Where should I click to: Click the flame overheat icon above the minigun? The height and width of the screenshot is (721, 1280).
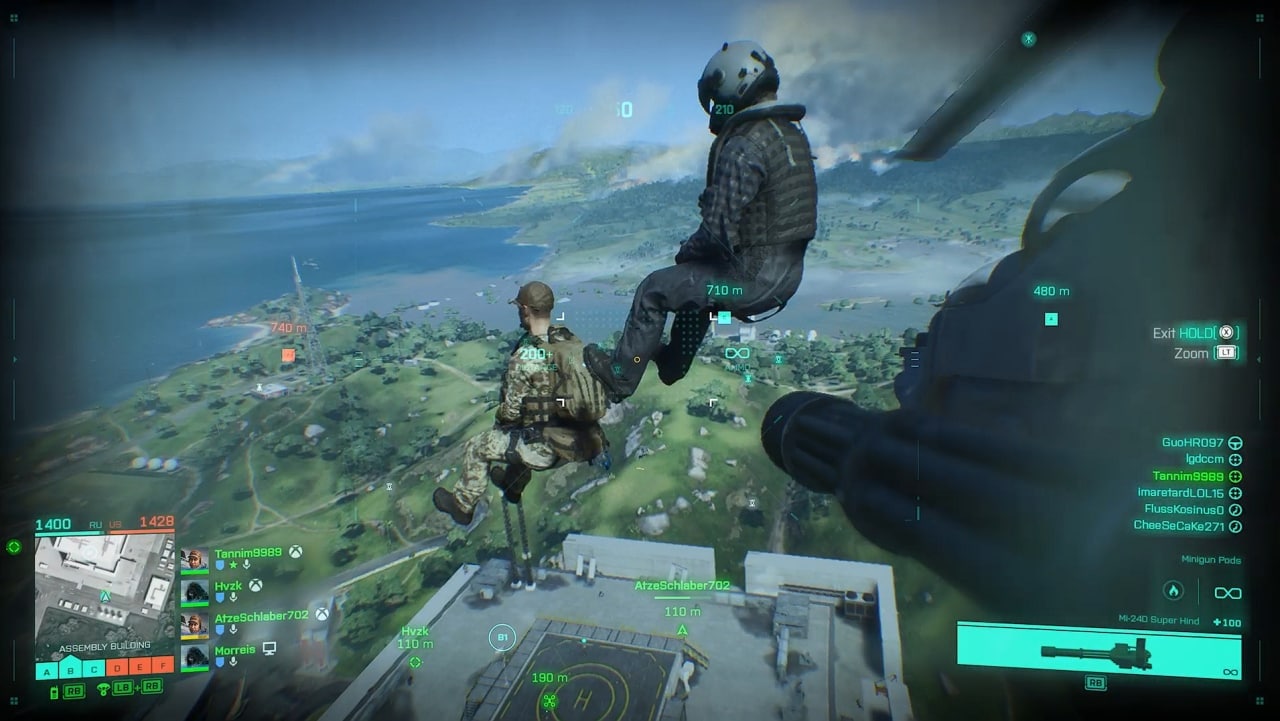(1174, 591)
